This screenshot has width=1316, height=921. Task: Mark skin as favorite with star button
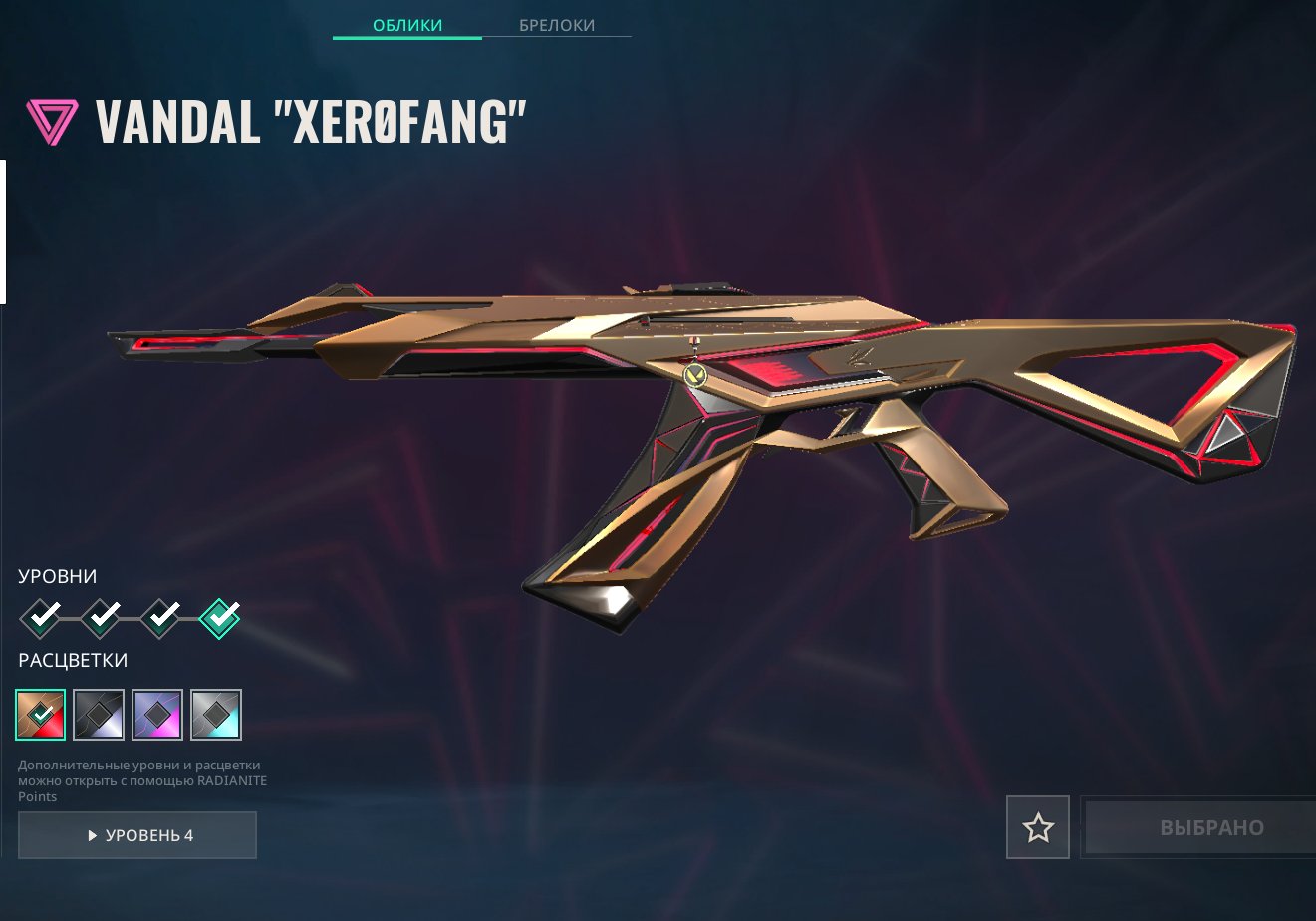coord(1038,827)
